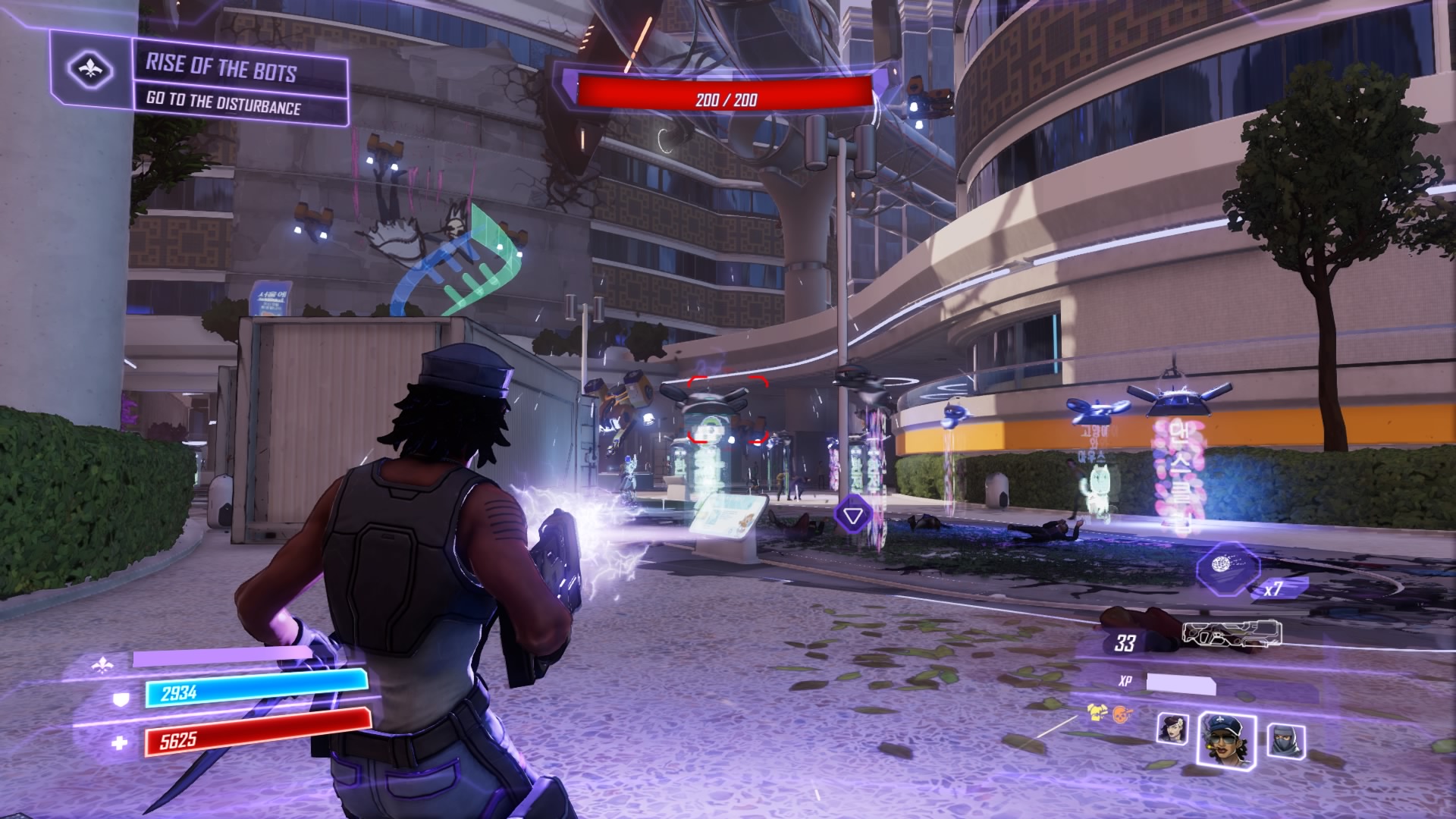Select the purple objective waypoint marker

click(853, 515)
